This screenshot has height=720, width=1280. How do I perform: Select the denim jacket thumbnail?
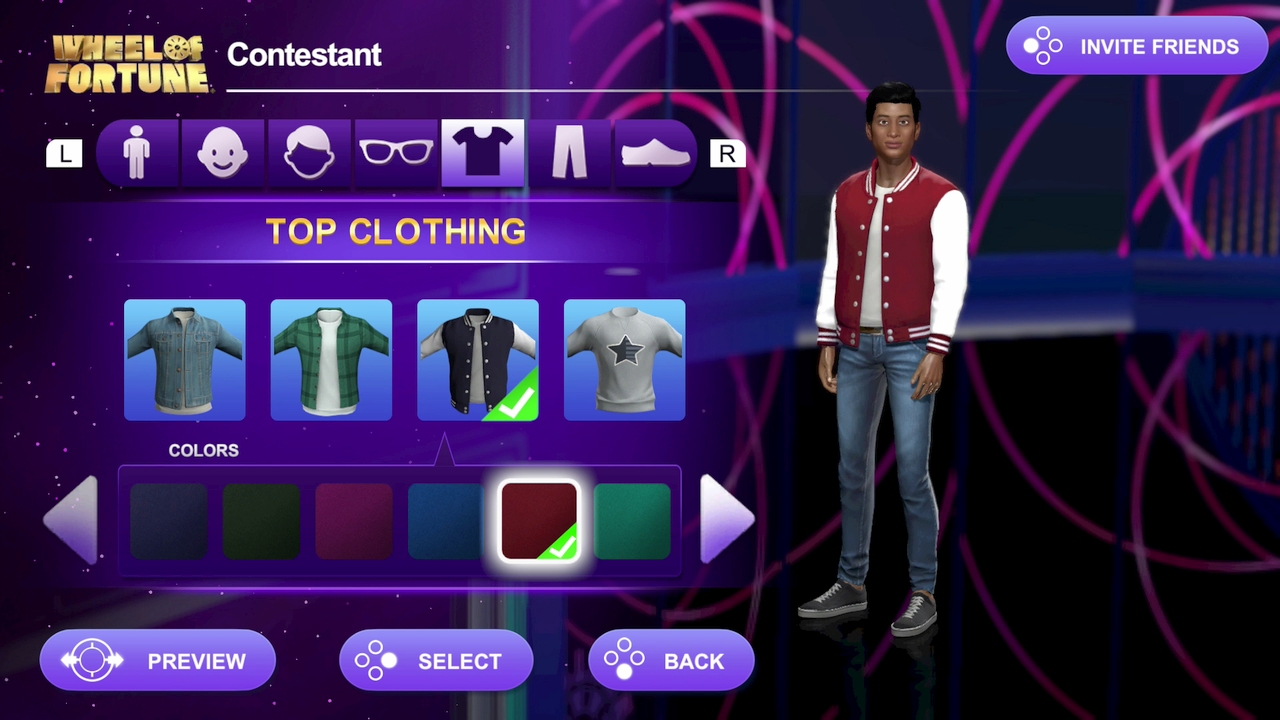184,358
